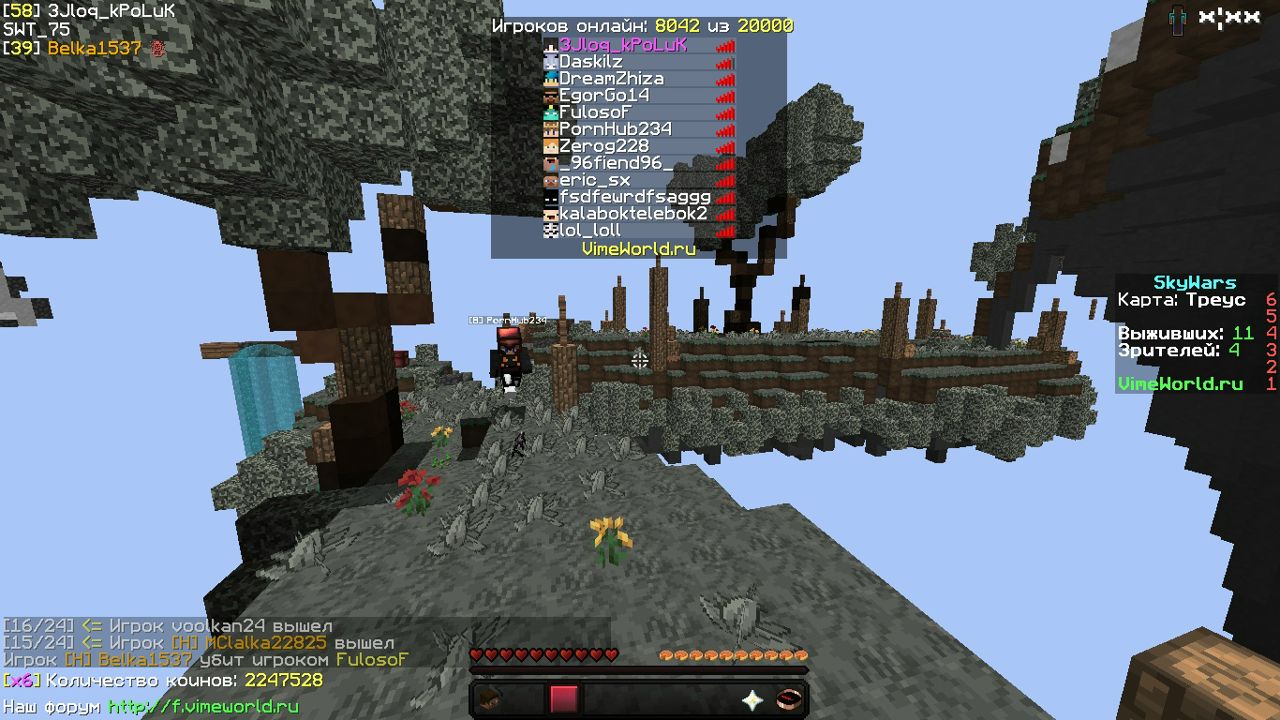The width and height of the screenshot is (1280, 720).
Task: Click player 3Jloq_kPoLuK in the tab list
Action: coord(622,45)
